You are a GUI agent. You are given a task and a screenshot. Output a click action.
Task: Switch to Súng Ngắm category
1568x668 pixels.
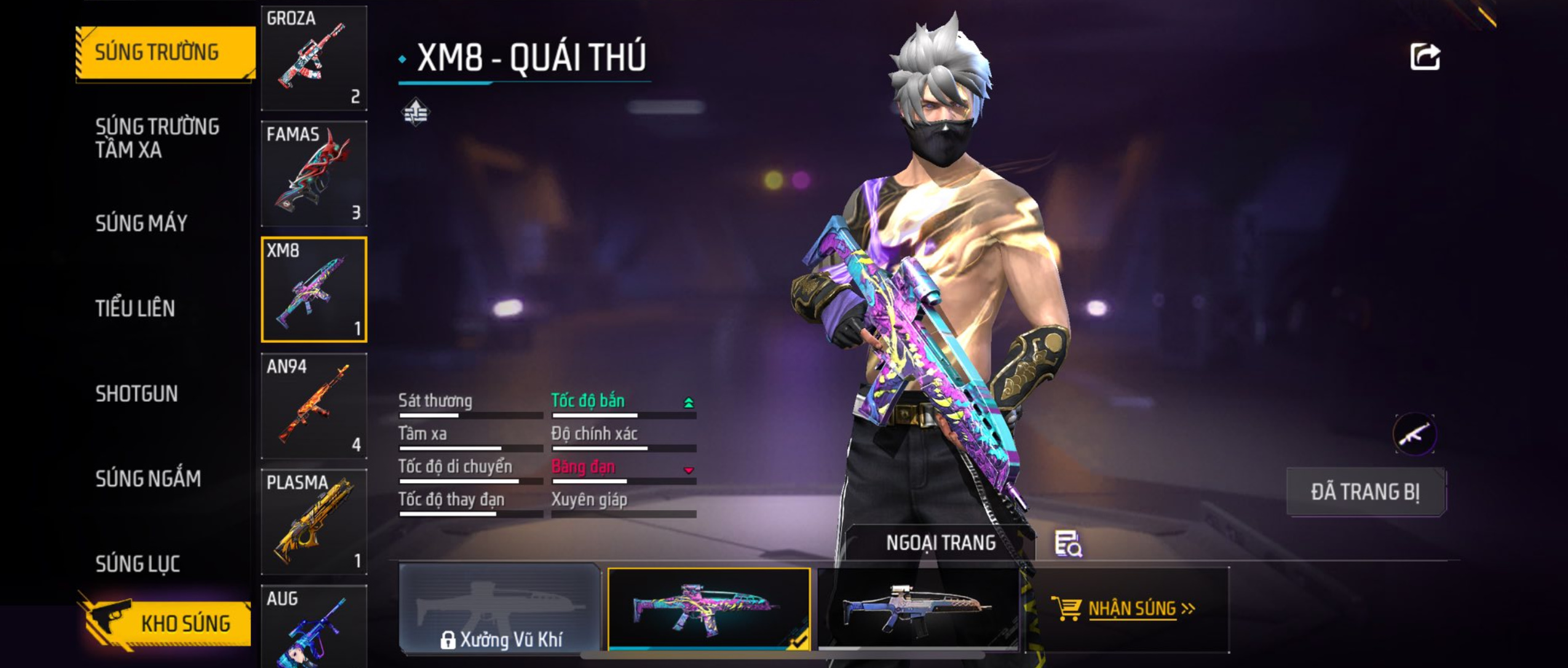(x=148, y=479)
